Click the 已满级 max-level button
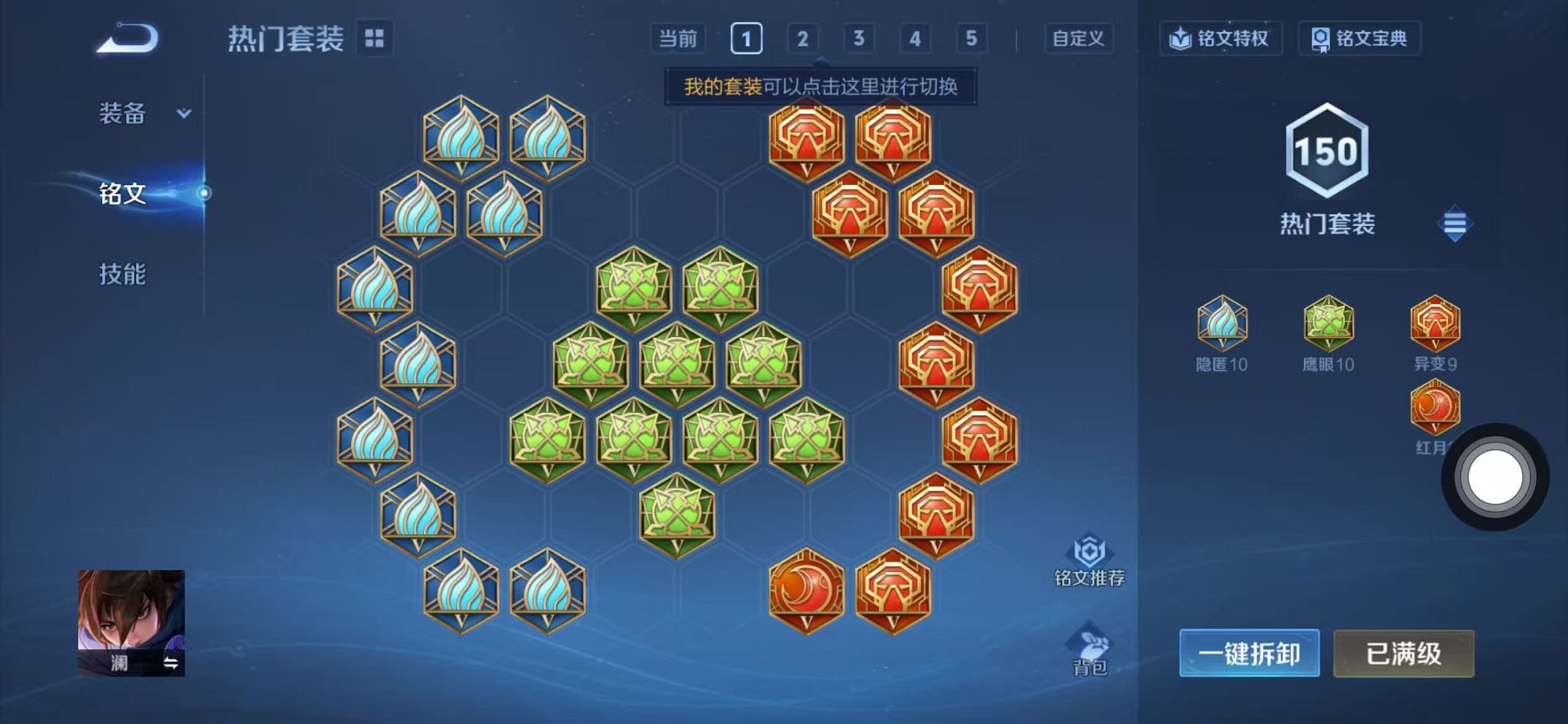 tap(1403, 654)
